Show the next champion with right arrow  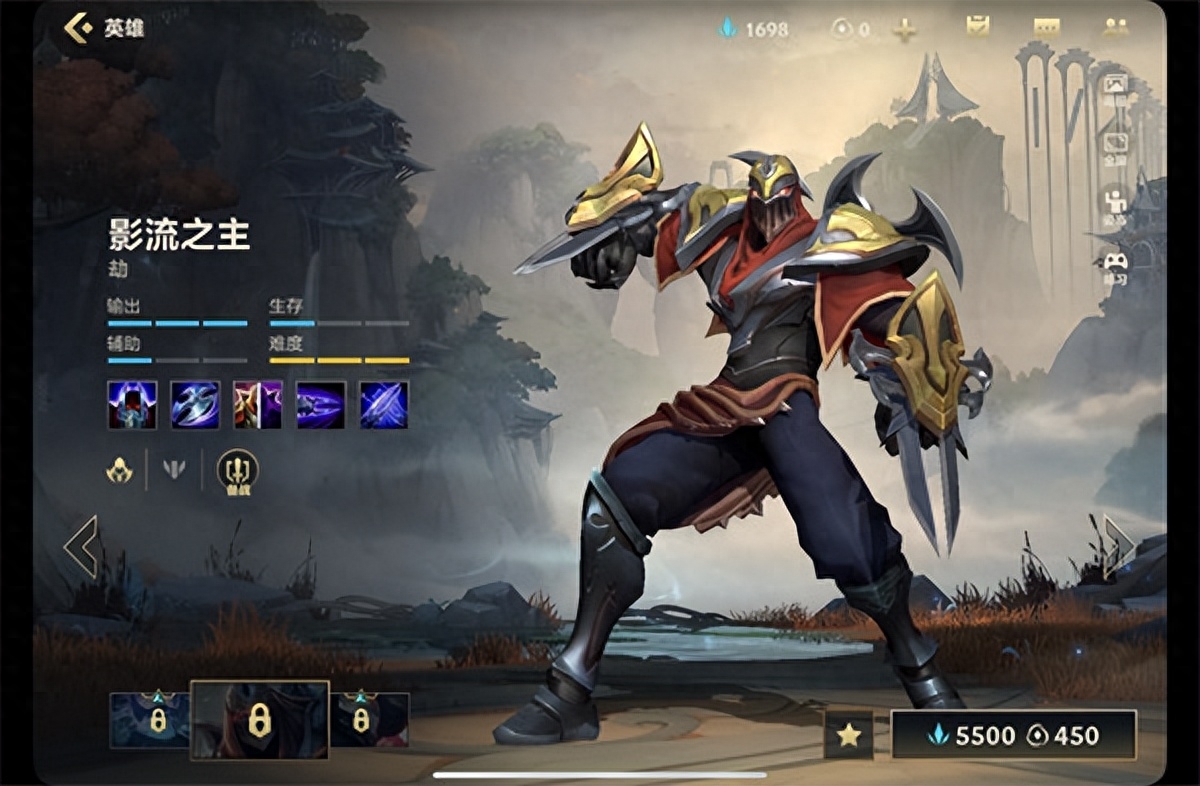point(1118,546)
